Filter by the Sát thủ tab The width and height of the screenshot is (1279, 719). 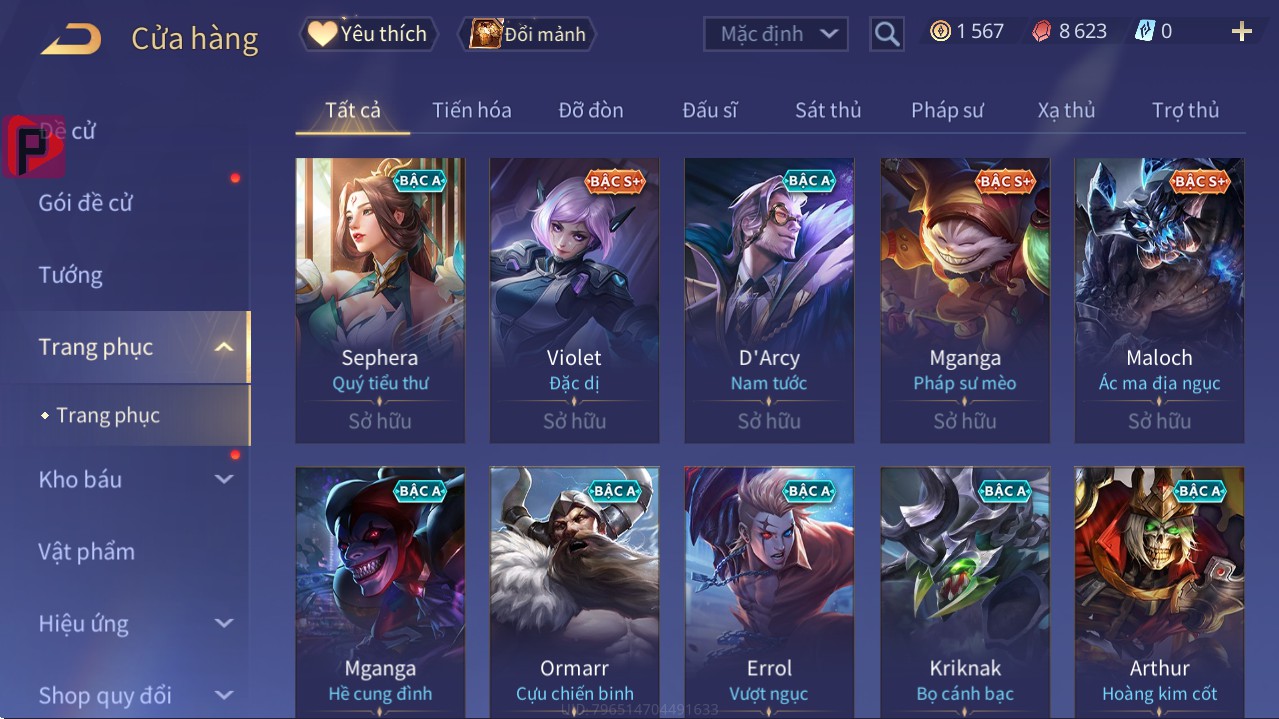click(x=828, y=110)
